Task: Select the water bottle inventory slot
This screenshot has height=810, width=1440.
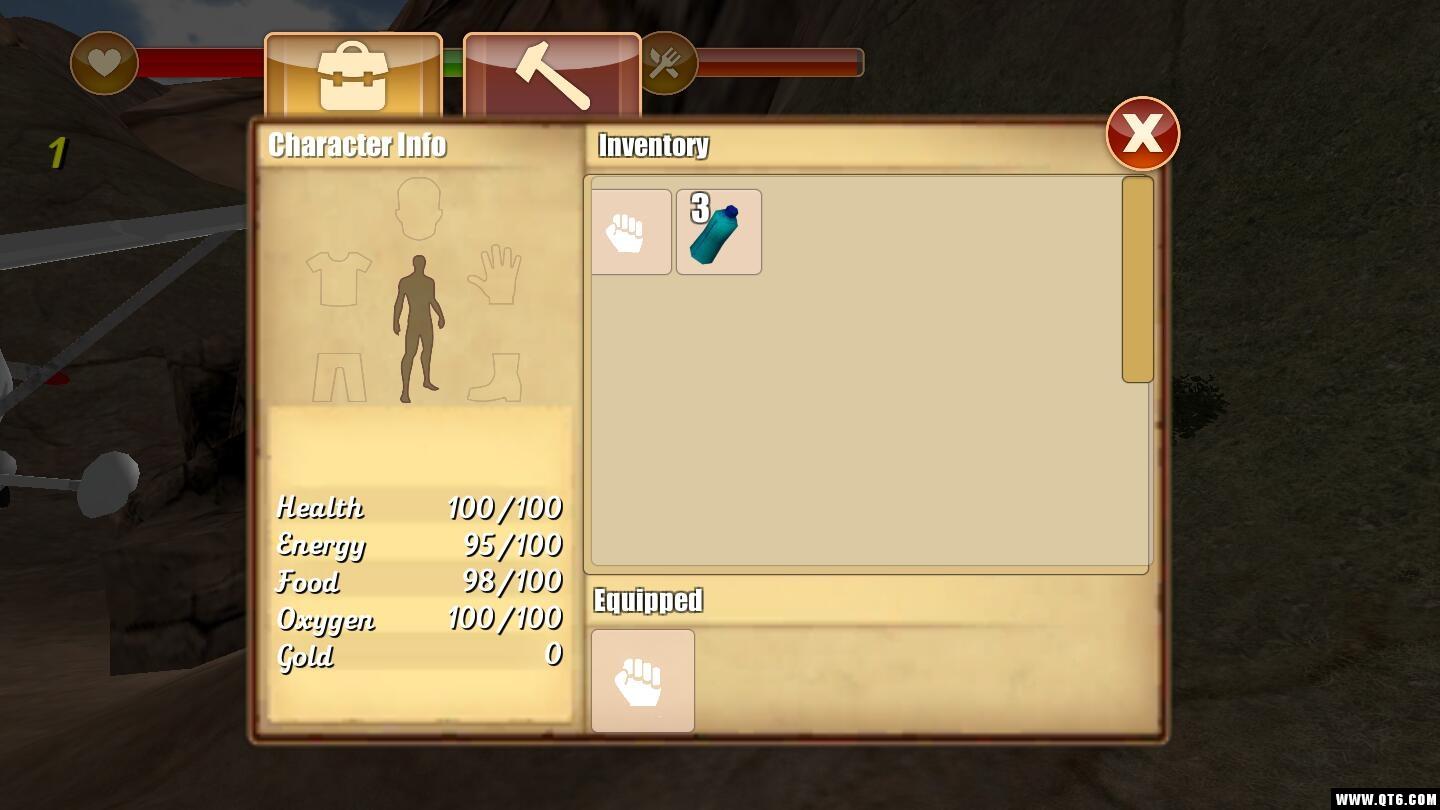Action: pos(718,232)
